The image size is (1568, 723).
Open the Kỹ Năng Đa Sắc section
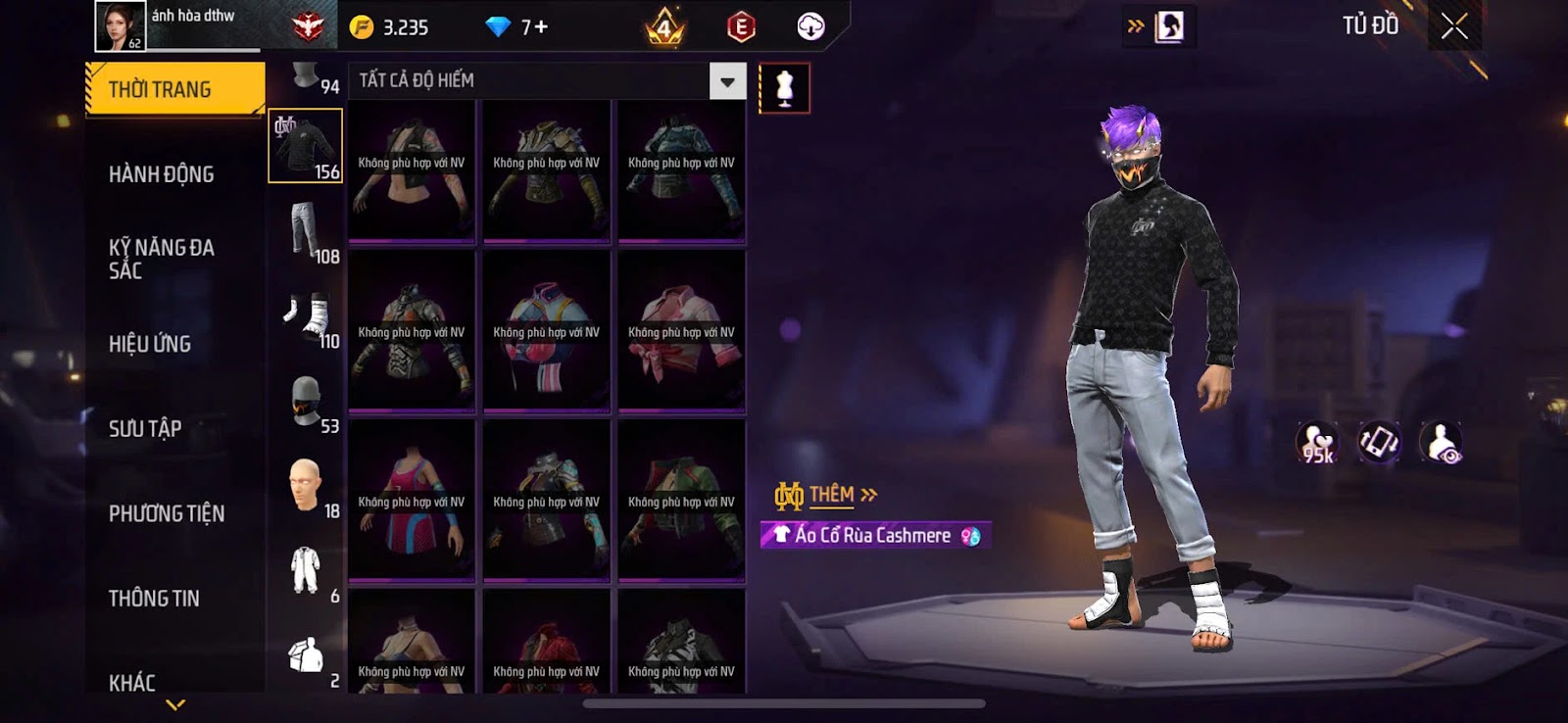(x=162, y=259)
